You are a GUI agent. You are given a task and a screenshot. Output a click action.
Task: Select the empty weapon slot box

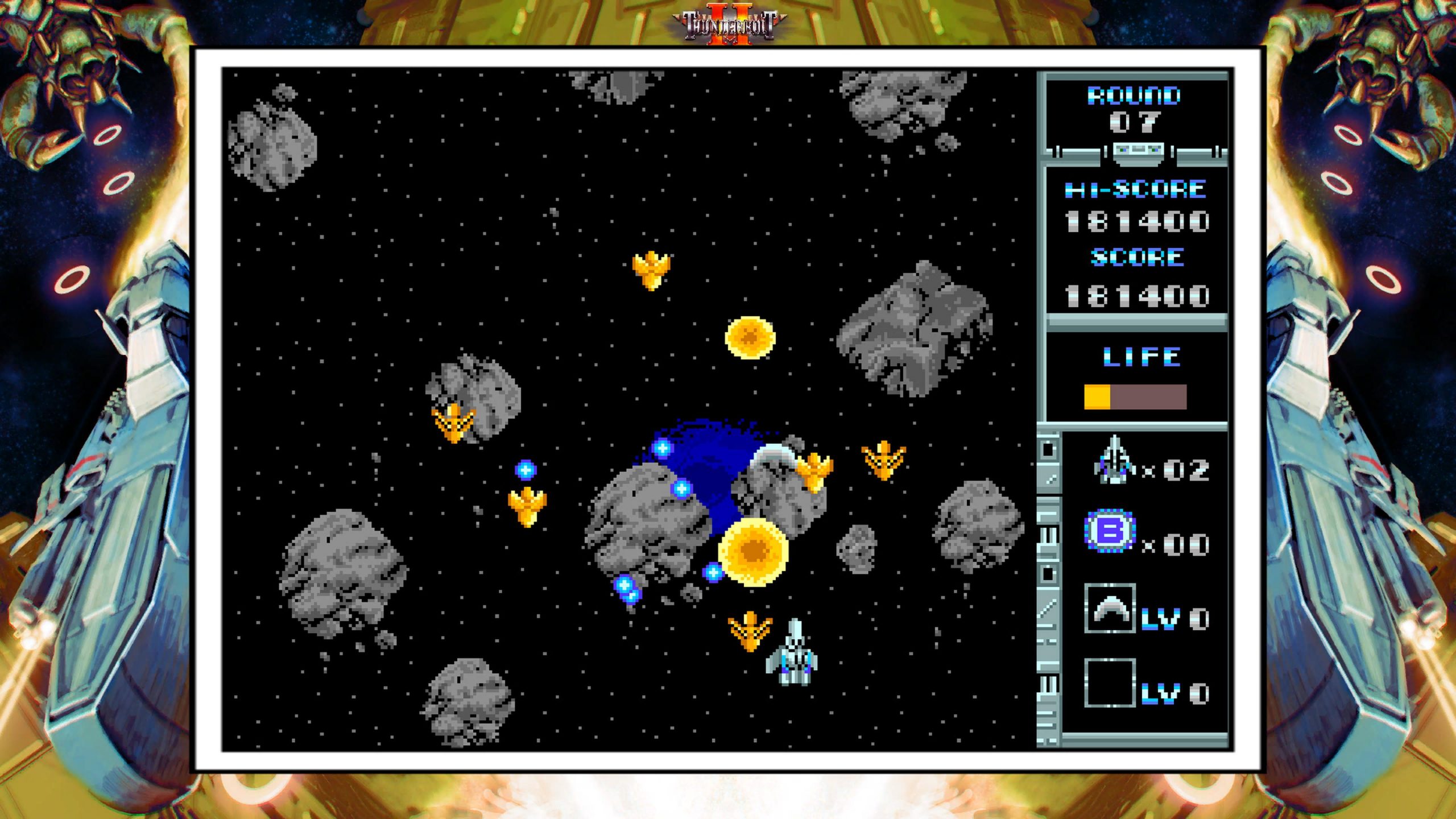pos(1110,682)
